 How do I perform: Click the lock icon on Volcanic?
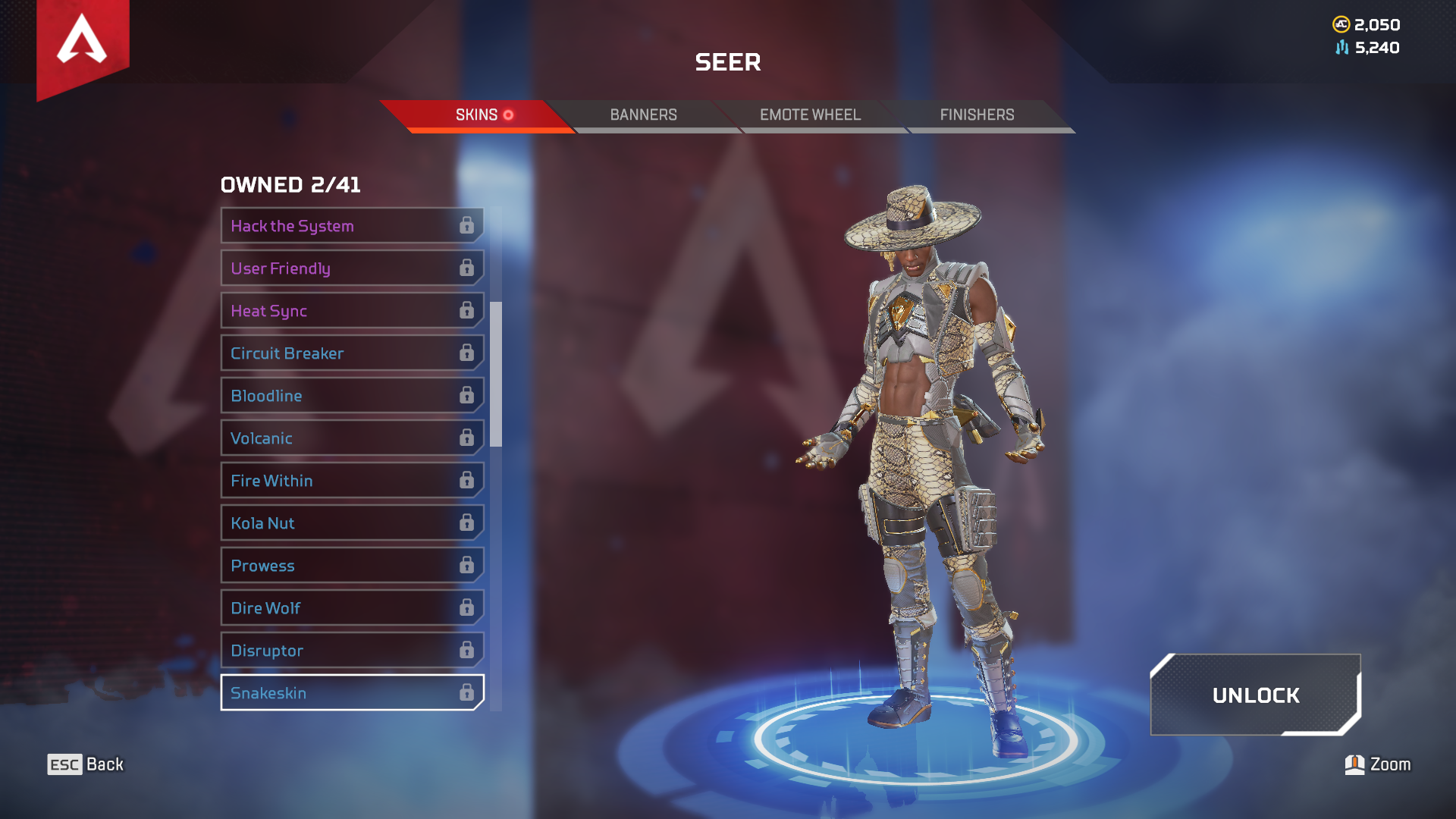(x=467, y=438)
